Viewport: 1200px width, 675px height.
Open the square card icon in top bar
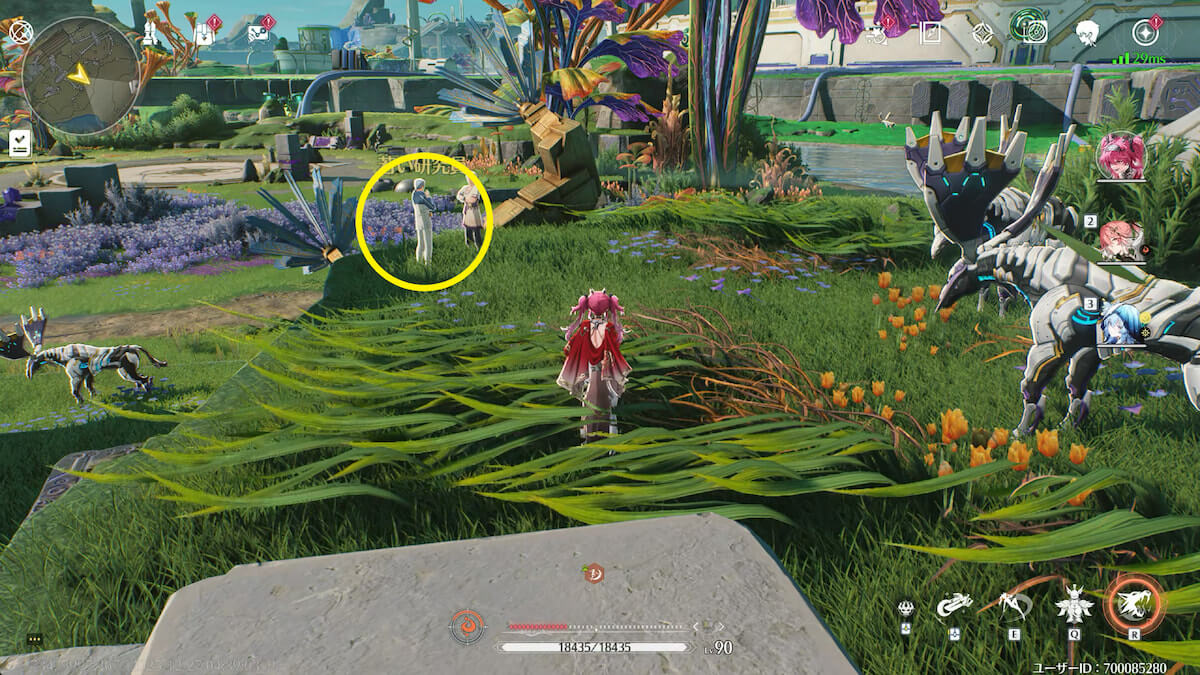(x=931, y=33)
